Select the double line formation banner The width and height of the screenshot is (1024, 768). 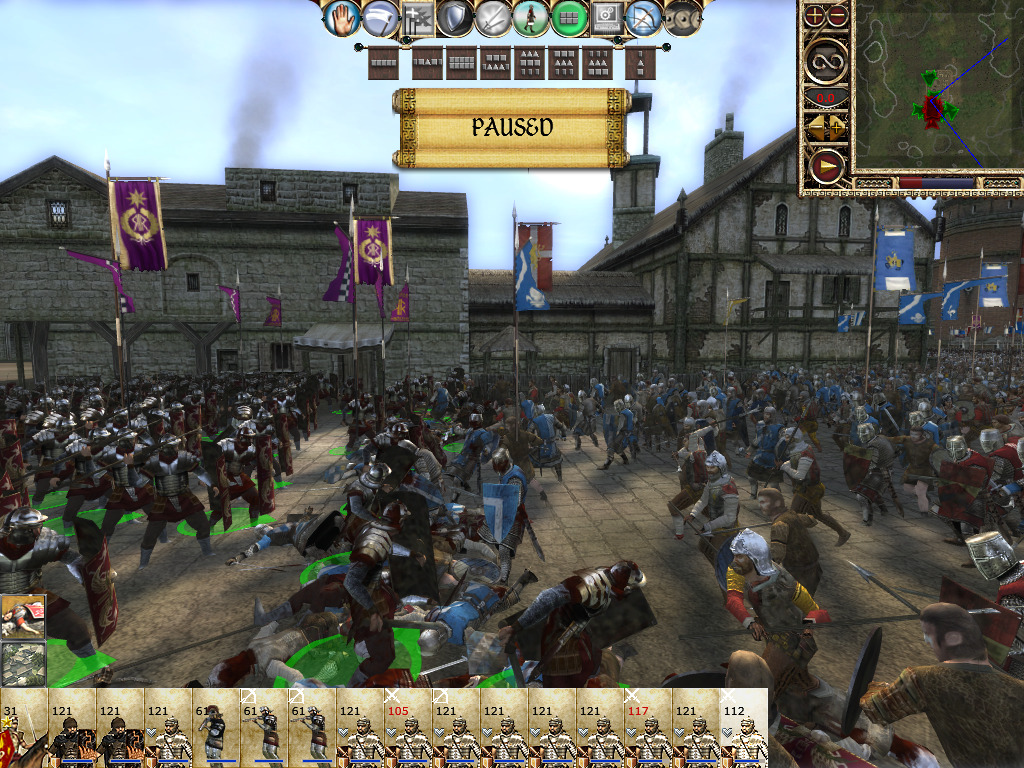click(x=461, y=63)
